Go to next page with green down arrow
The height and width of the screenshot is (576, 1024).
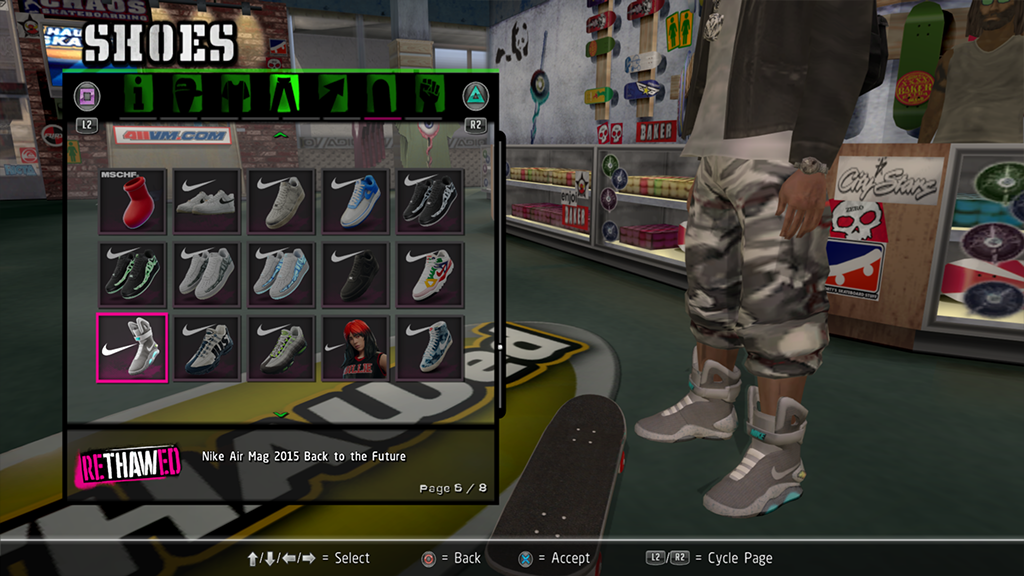(281, 414)
